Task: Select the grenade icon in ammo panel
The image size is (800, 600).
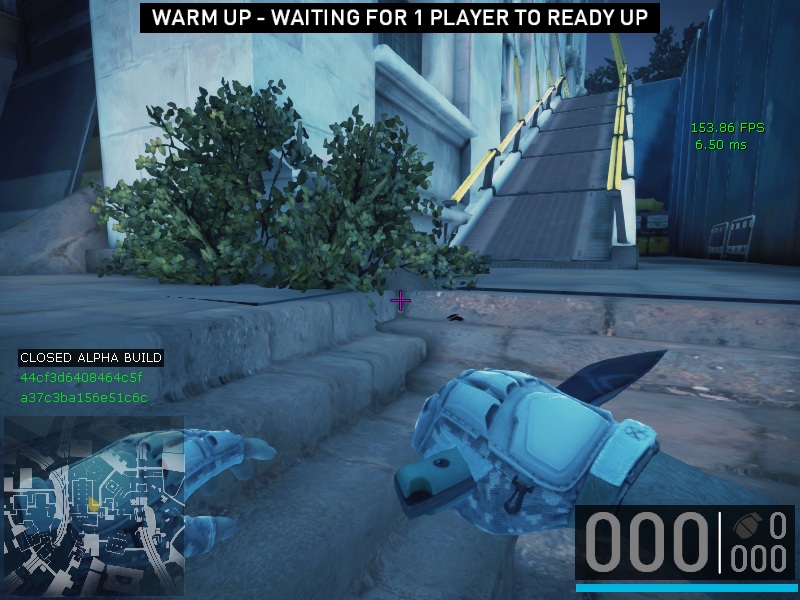Action: 747,525
